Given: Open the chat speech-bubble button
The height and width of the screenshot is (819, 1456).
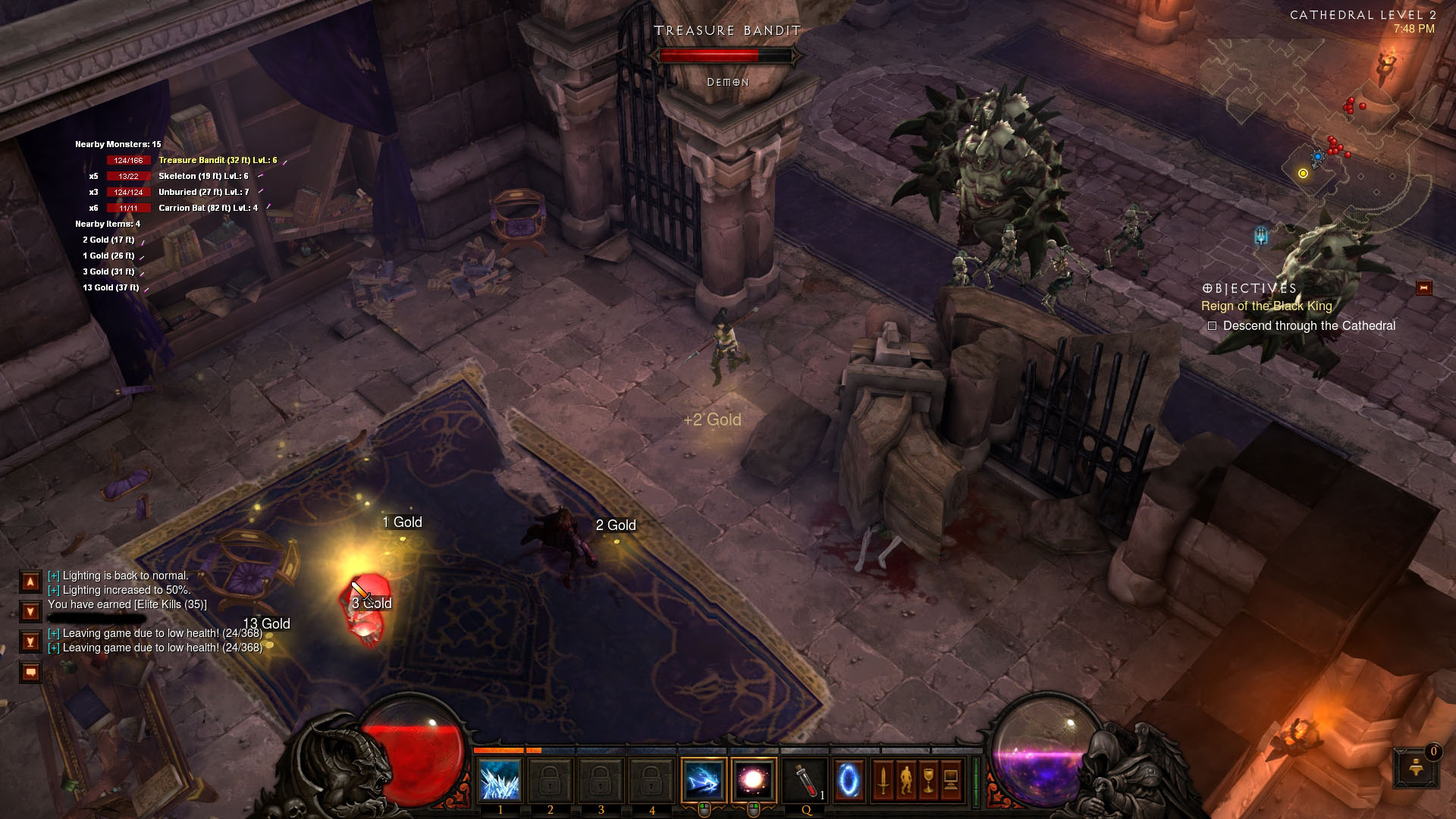Looking at the screenshot, I should 30,672.
